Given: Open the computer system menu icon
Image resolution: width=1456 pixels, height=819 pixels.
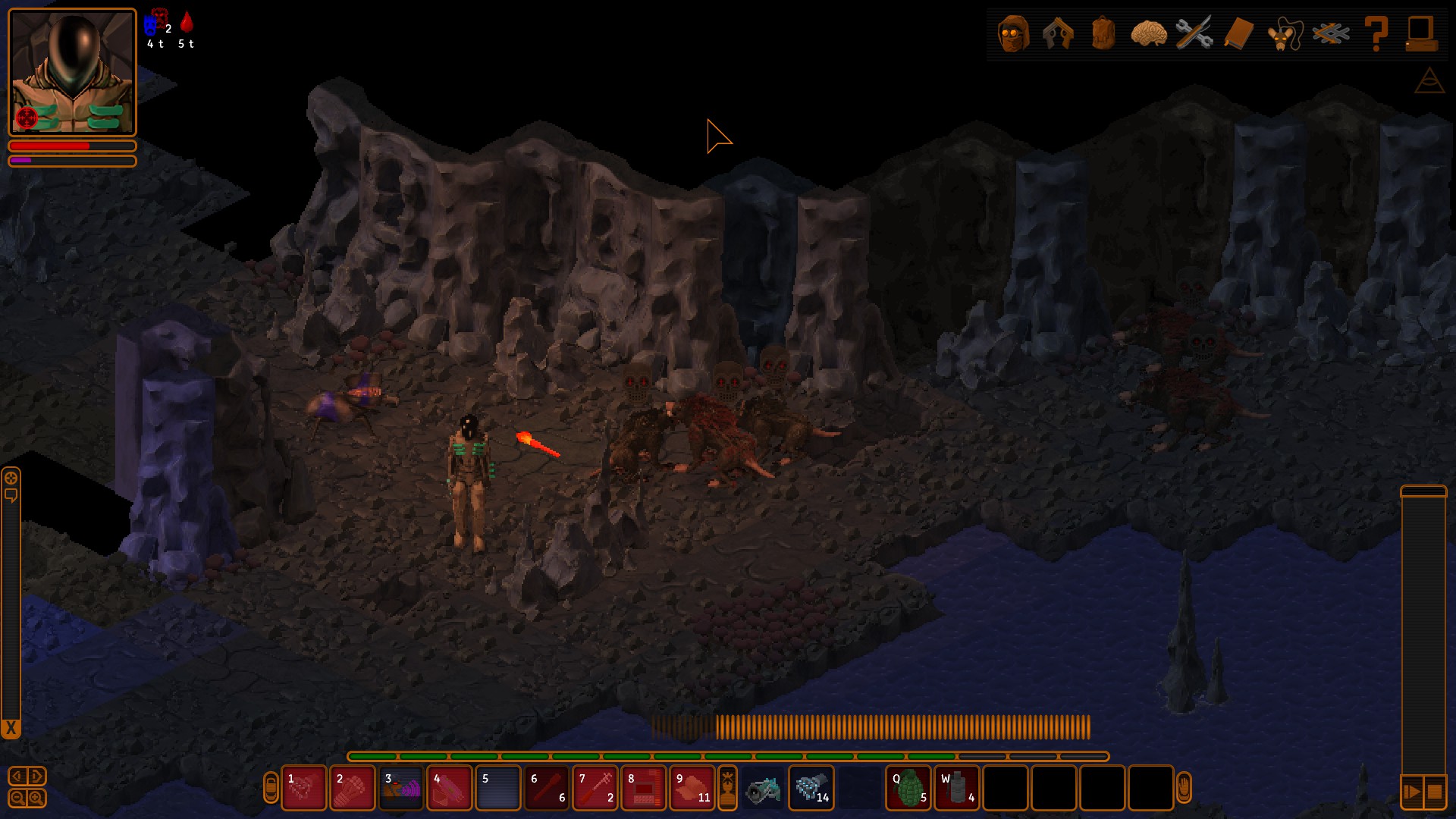Looking at the screenshot, I should pyautogui.click(x=1420, y=33).
